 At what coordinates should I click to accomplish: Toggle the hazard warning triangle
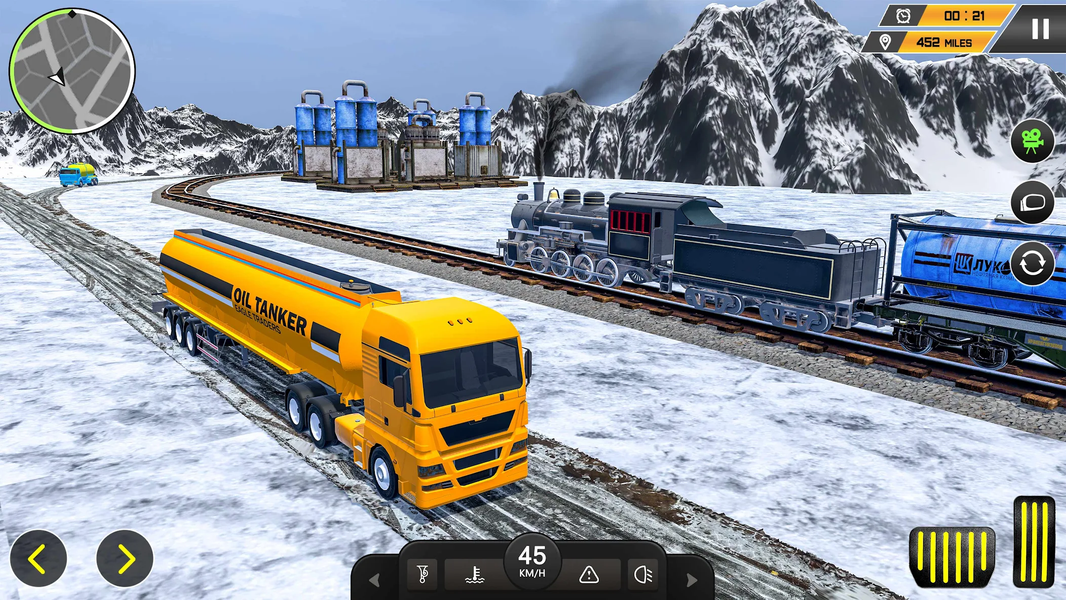(x=590, y=574)
